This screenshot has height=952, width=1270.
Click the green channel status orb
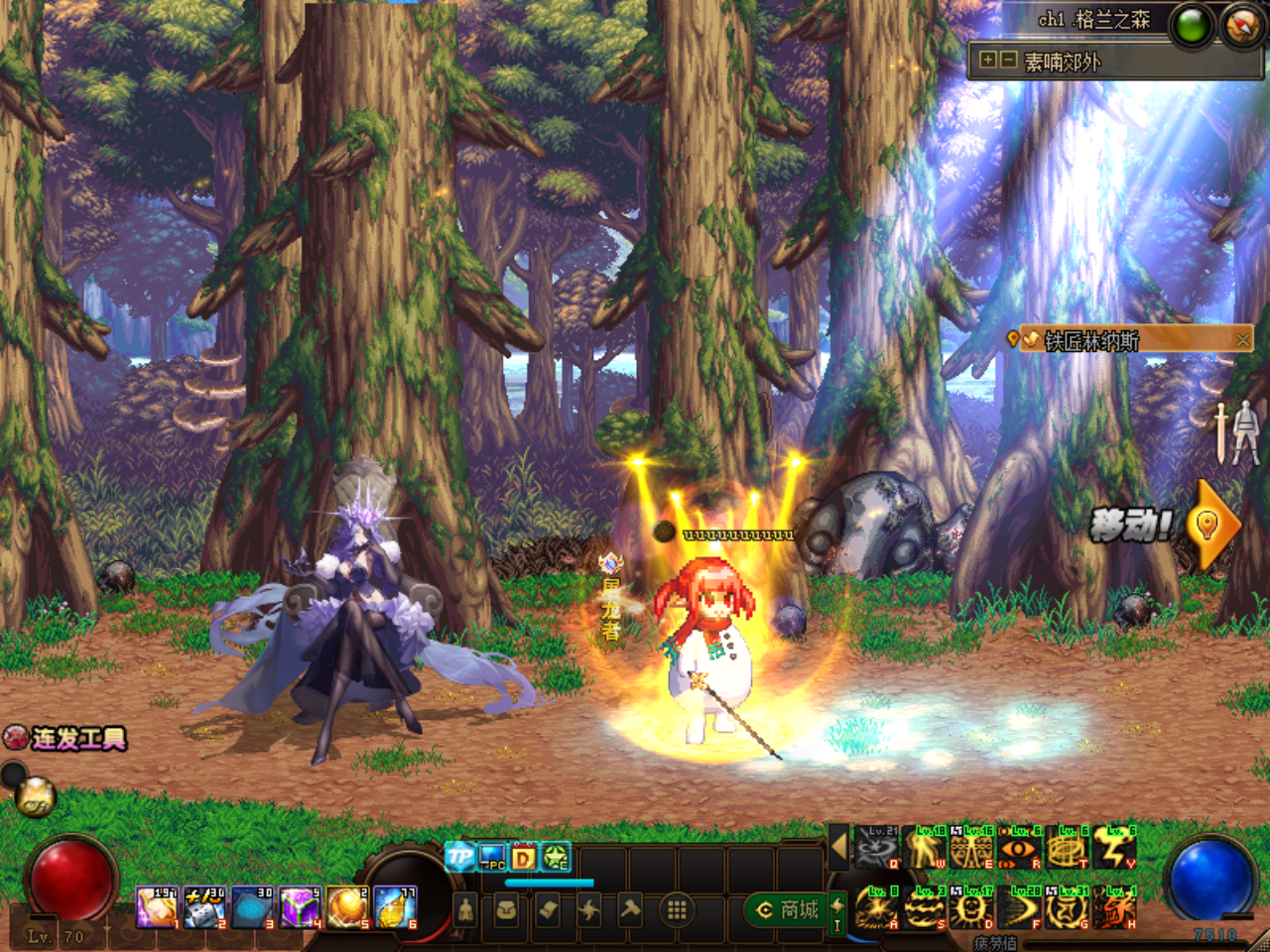coord(1191,27)
